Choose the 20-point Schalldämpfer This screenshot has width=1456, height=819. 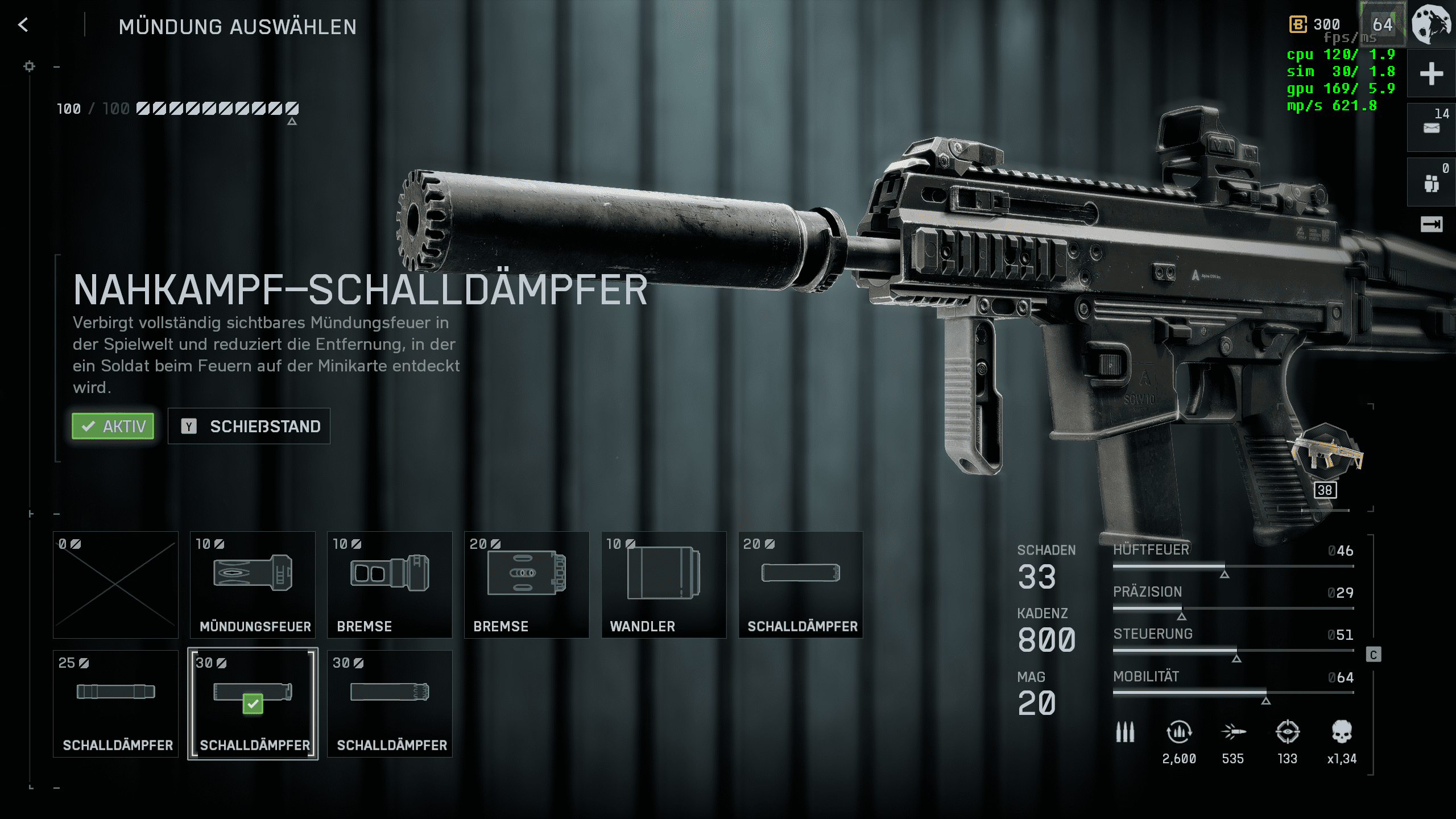tap(801, 585)
